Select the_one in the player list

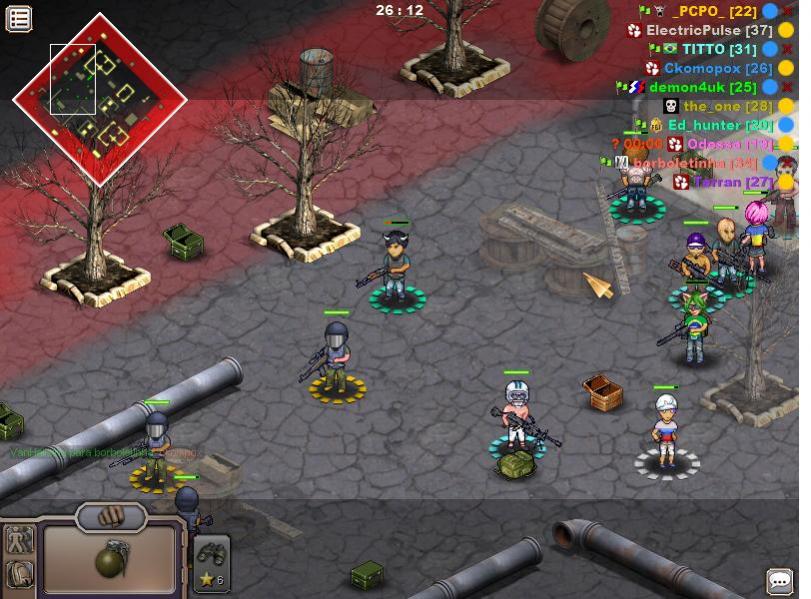(x=727, y=106)
